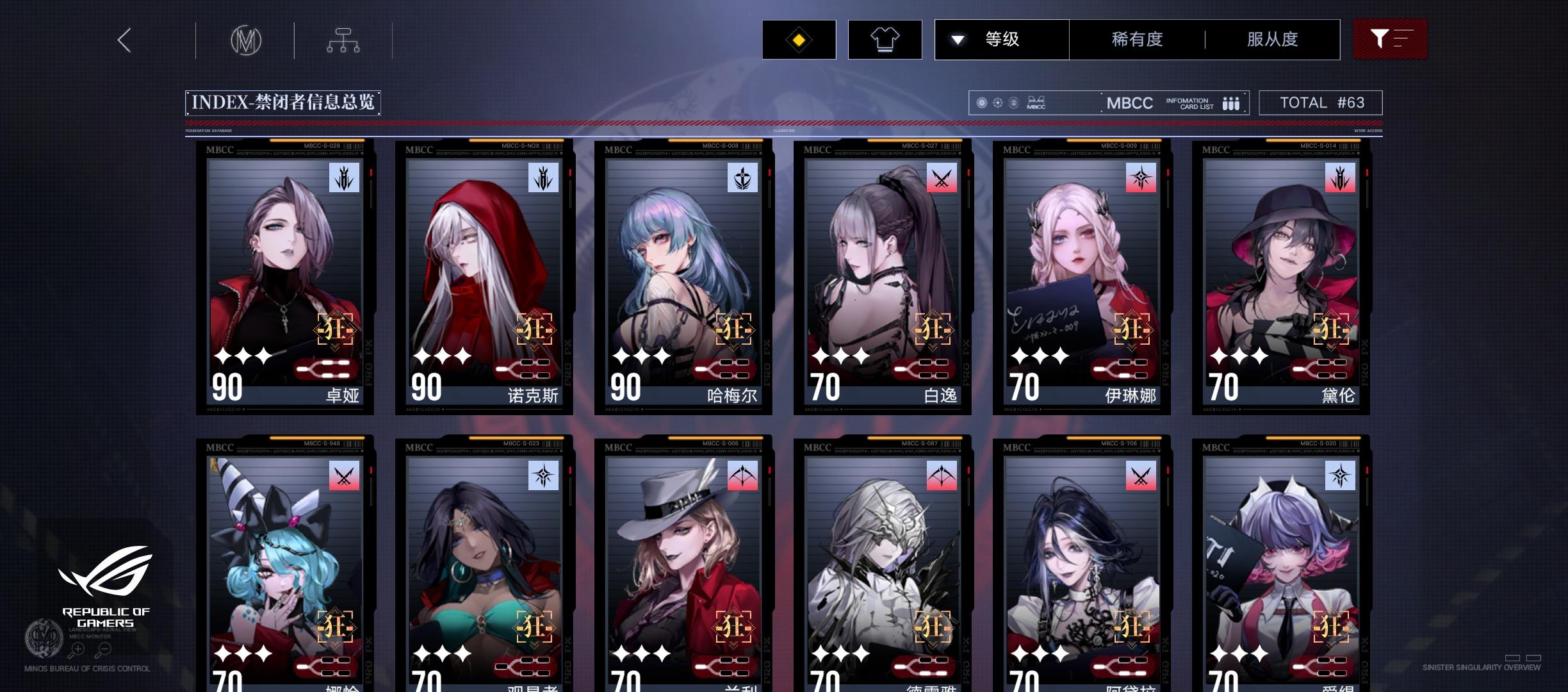Open the outfit/wardrobe shirt icon
The image size is (1568, 692).
(885, 39)
